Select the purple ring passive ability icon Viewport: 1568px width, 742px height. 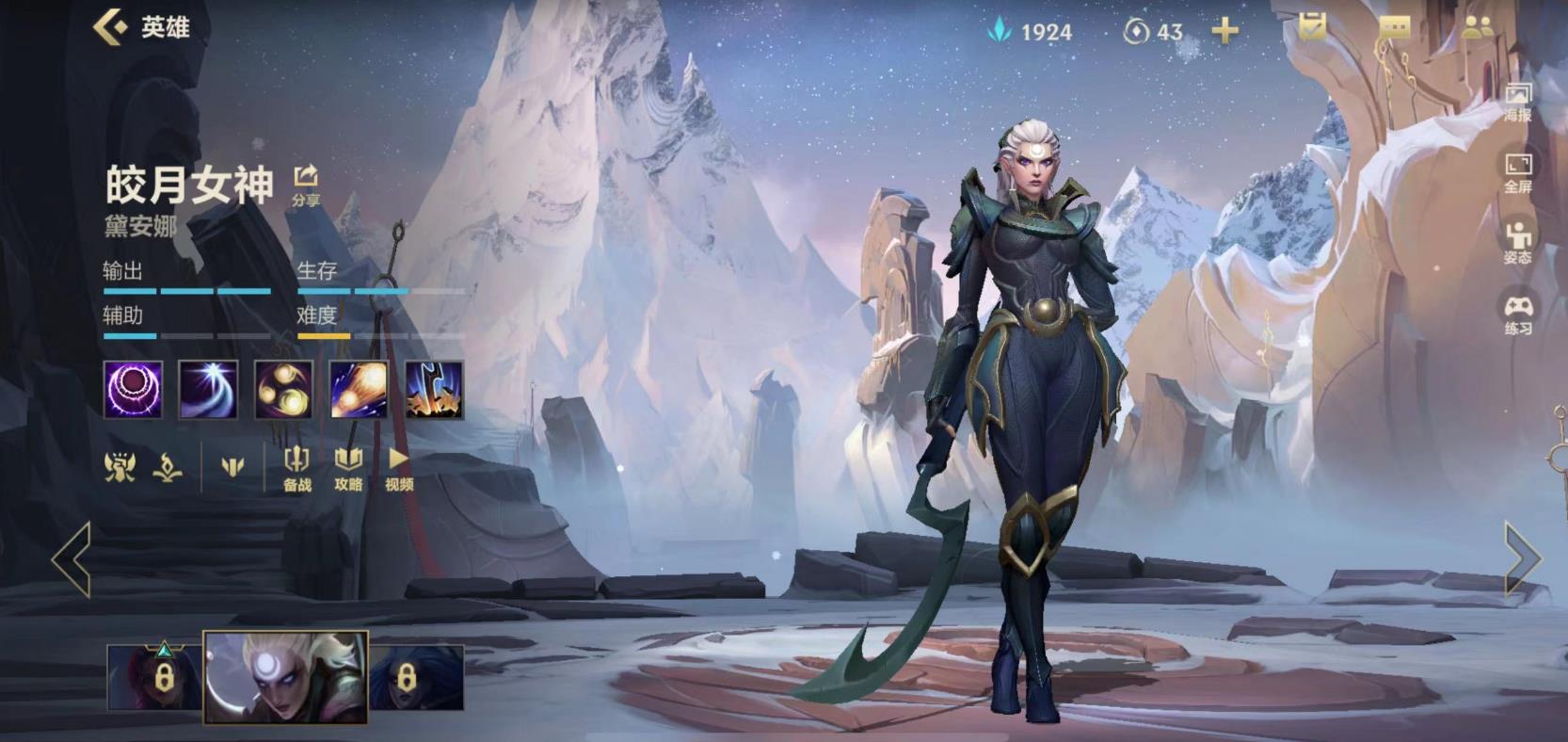[133, 390]
